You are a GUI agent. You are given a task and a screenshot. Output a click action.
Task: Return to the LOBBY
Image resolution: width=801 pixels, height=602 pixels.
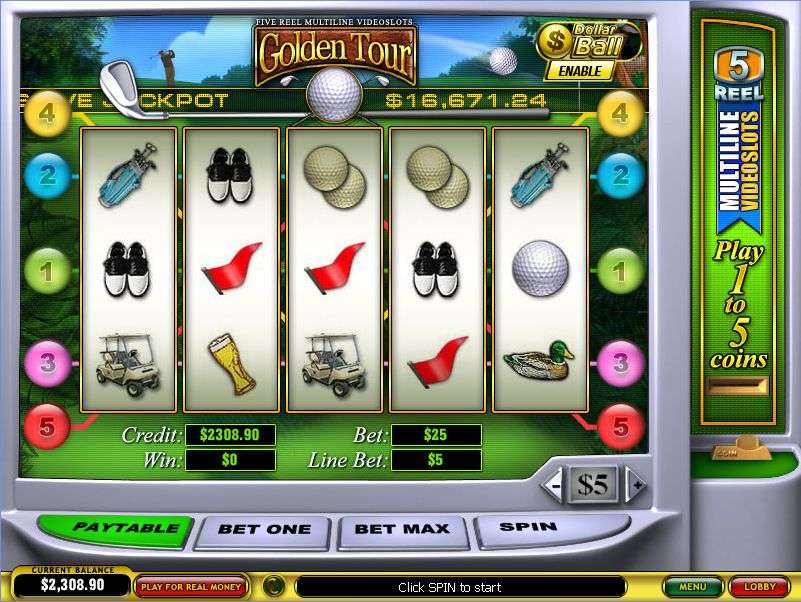click(758, 586)
